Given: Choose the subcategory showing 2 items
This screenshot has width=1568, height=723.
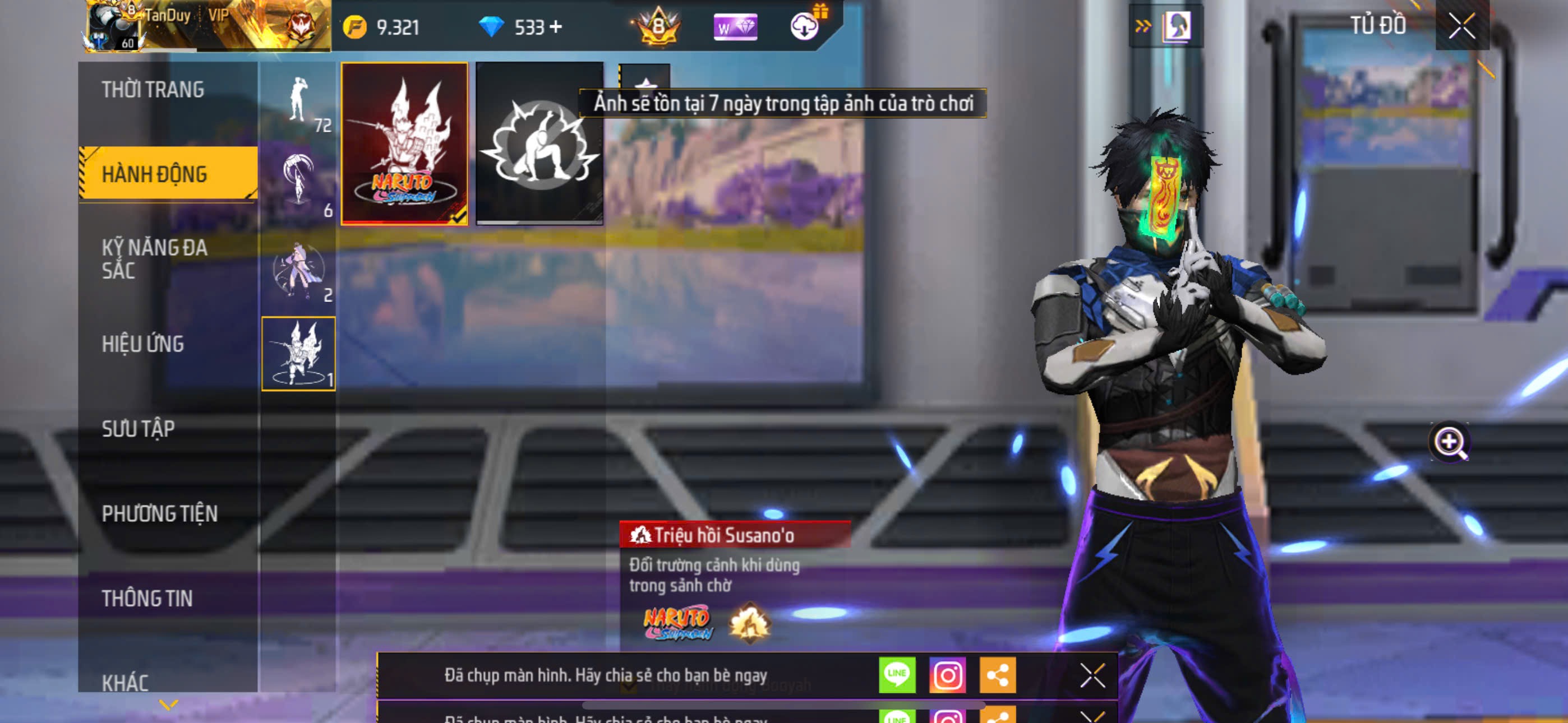Looking at the screenshot, I should pyautogui.click(x=299, y=270).
